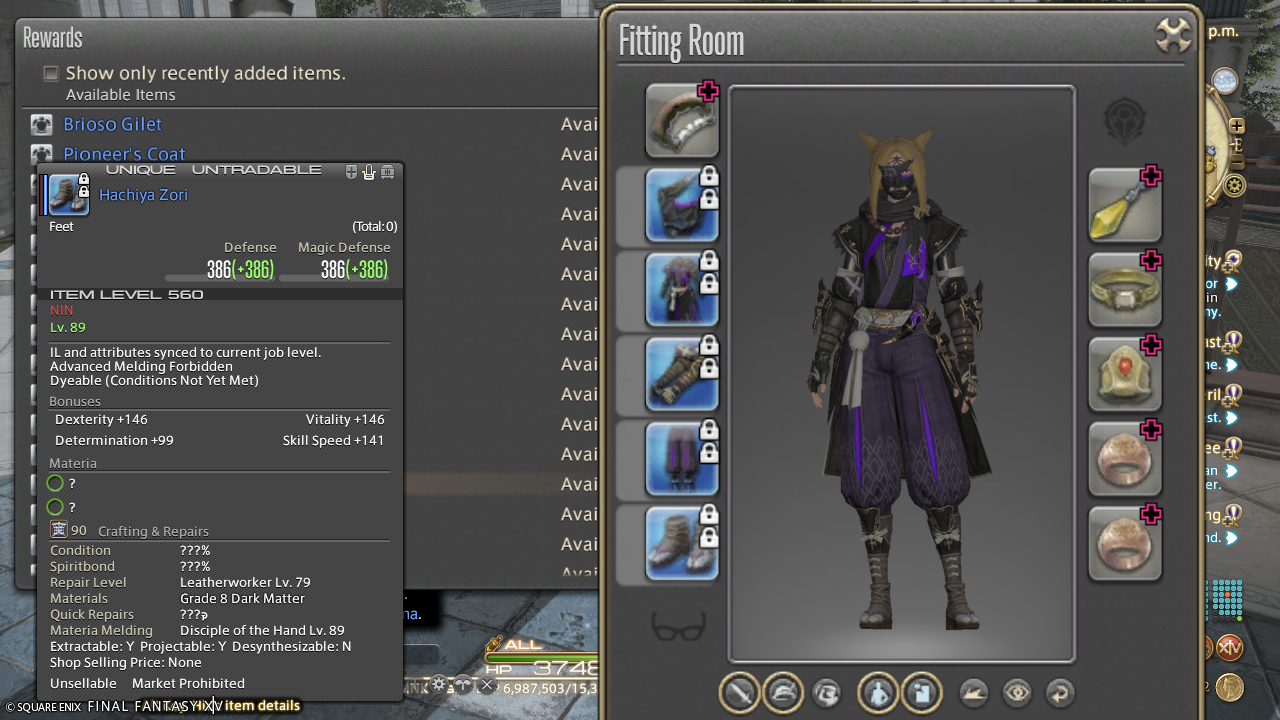The height and width of the screenshot is (720, 1280).
Task: Toggle 'Show only recently added items' checkbox
Action: coord(51,73)
